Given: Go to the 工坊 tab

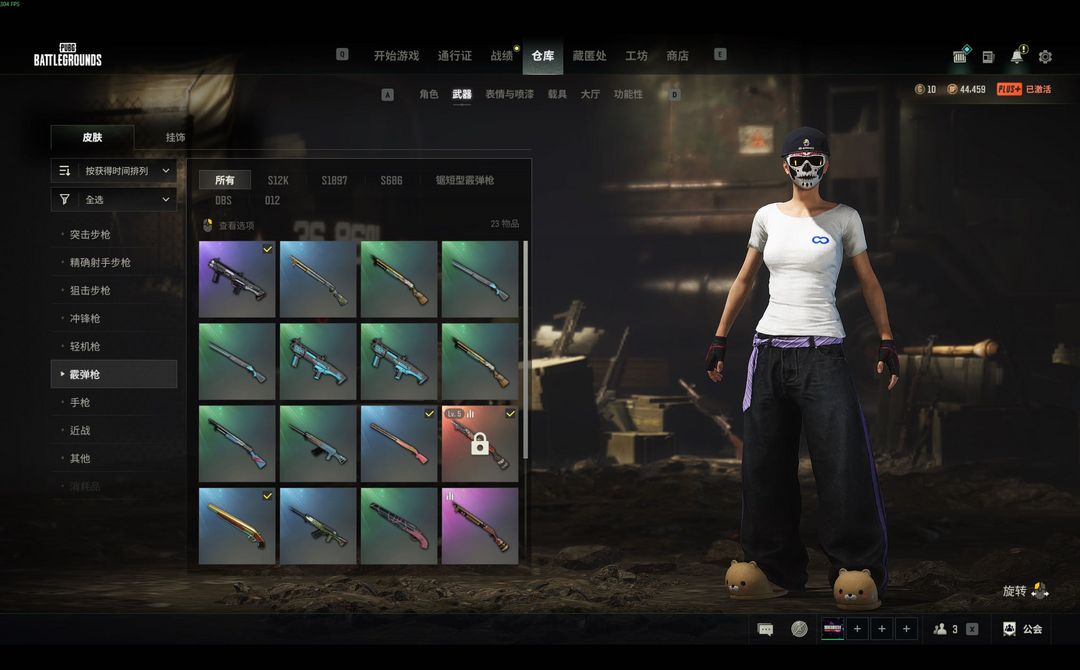Looking at the screenshot, I should coord(636,56).
